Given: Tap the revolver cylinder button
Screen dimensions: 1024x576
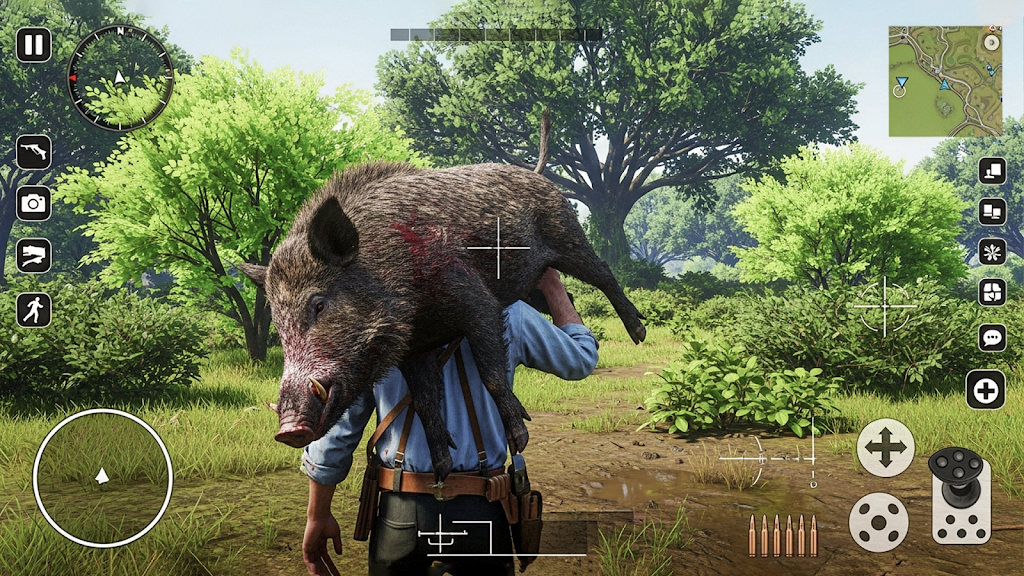Looking at the screenshot, I should click(x=878, y=522).
